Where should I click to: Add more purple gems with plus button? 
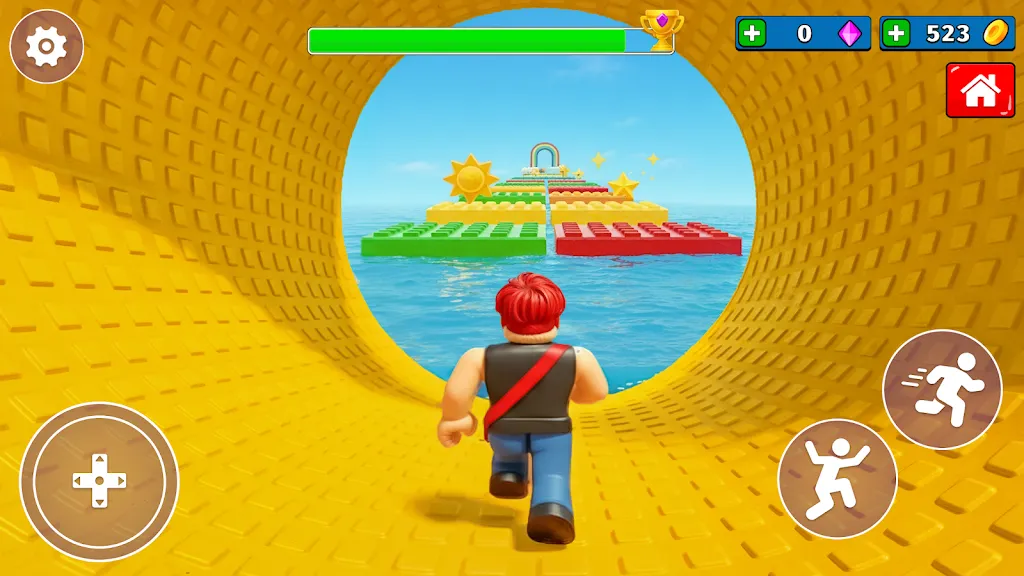coord(752,33)
